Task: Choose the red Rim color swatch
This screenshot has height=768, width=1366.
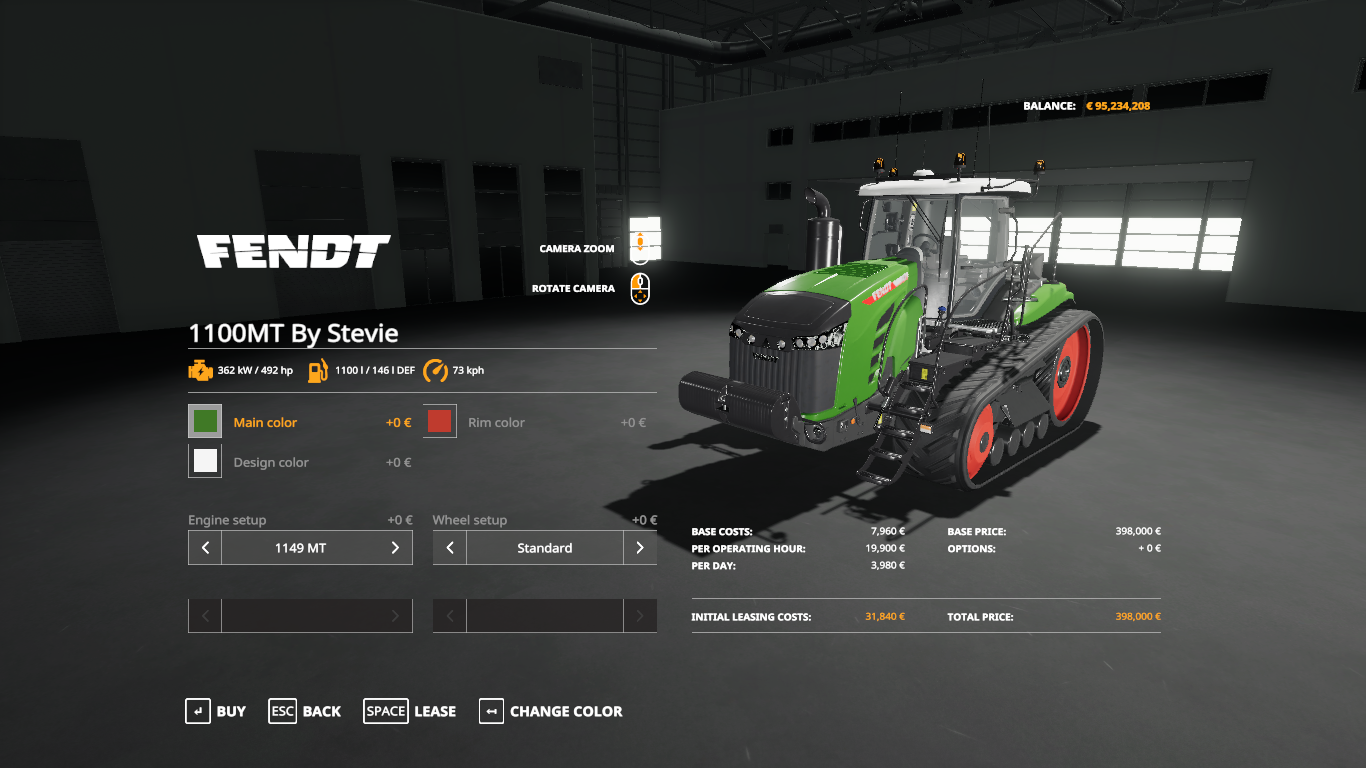Action: [x=440, y=422]
